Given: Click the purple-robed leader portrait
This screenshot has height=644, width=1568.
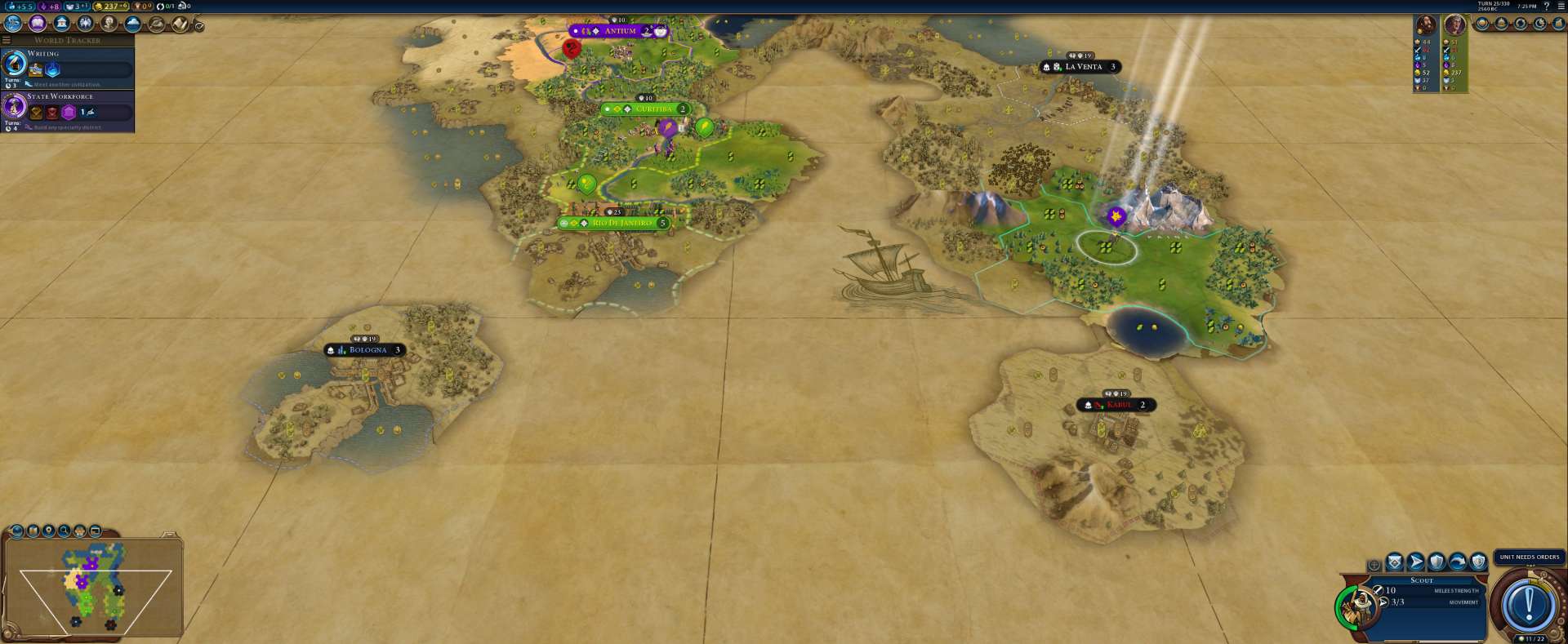Looking at the screenshot, I should click(1454, 24).
